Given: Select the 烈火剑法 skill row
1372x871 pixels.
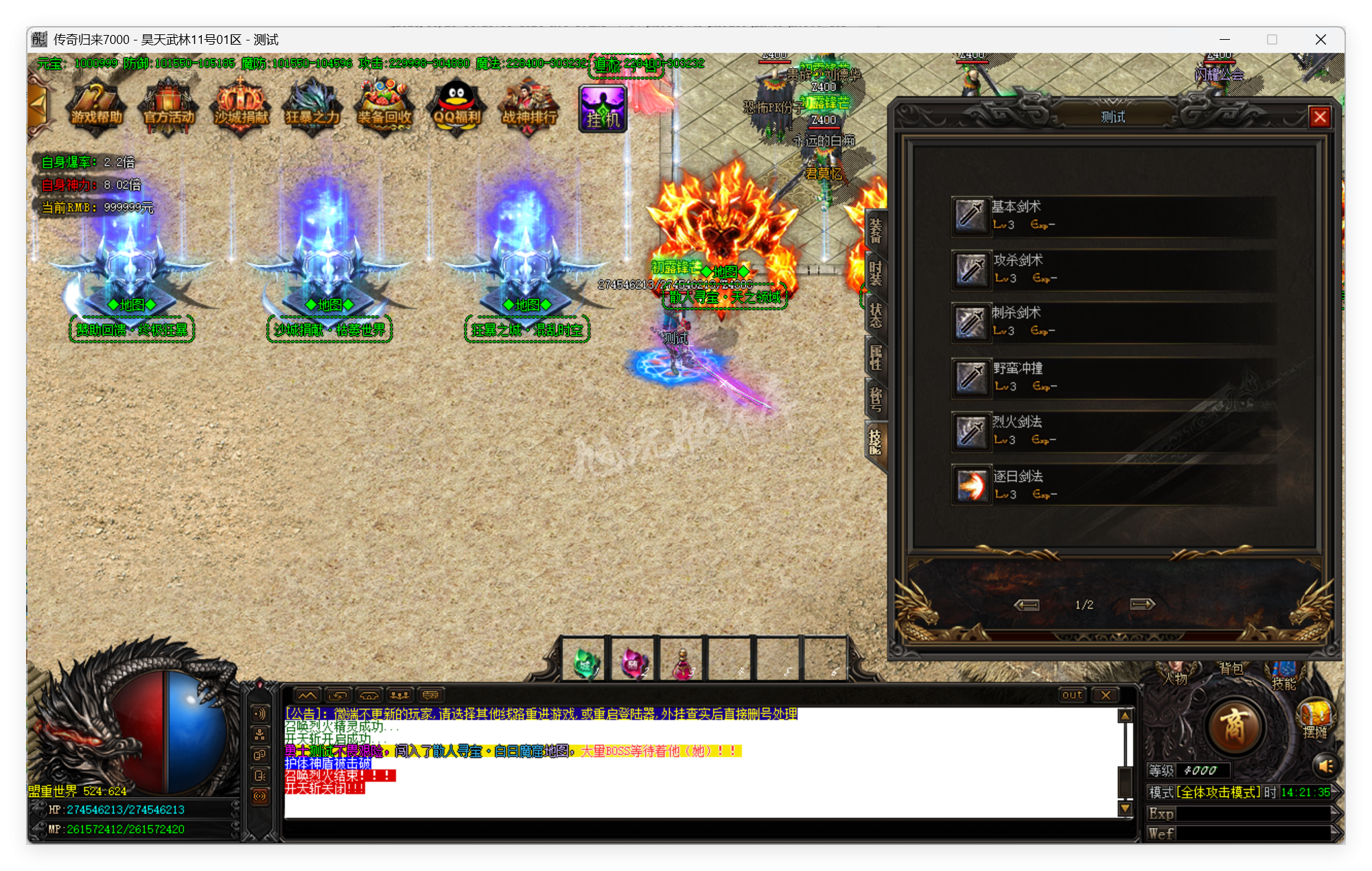Looking at the screenshot, I should (1112, 431).
